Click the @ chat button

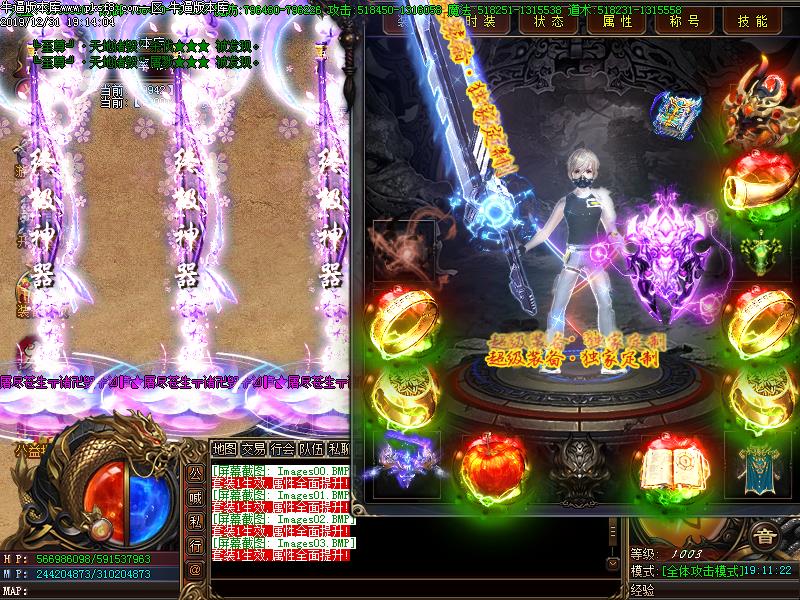[x=195, y=569]
